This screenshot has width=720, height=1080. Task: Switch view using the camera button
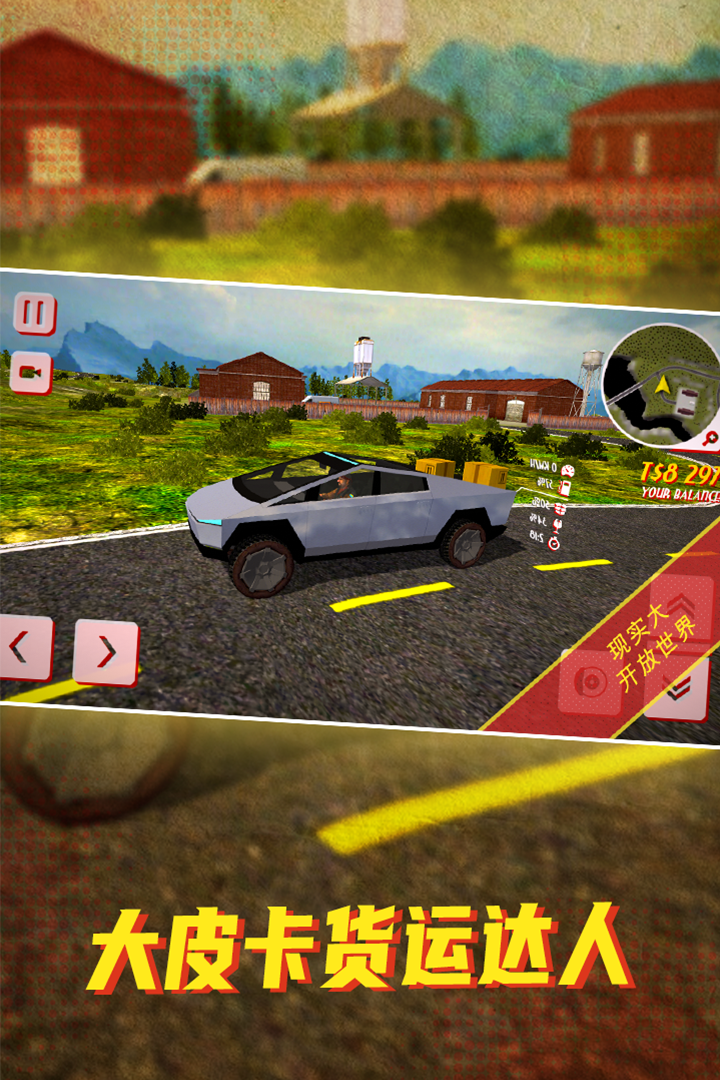tap(31, 373)
